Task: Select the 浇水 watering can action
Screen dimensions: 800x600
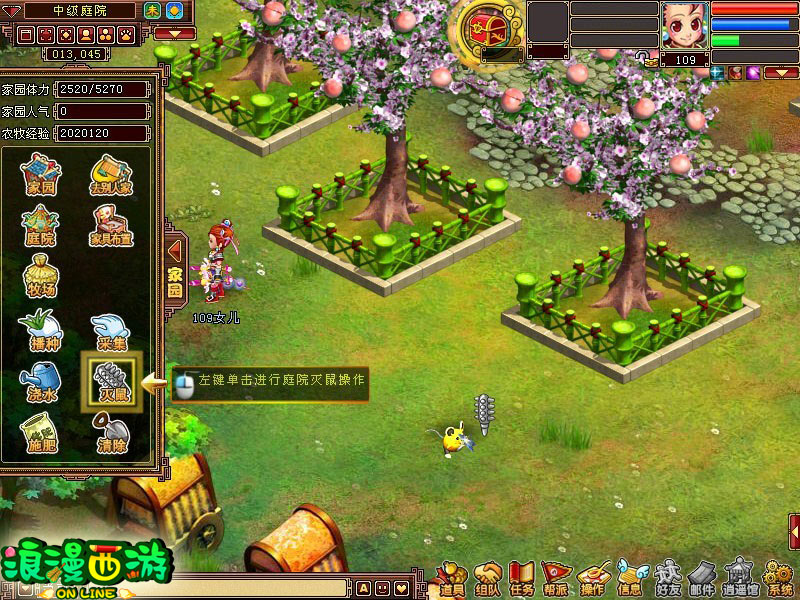Action: pyautogui.click(x=40, y=381)
